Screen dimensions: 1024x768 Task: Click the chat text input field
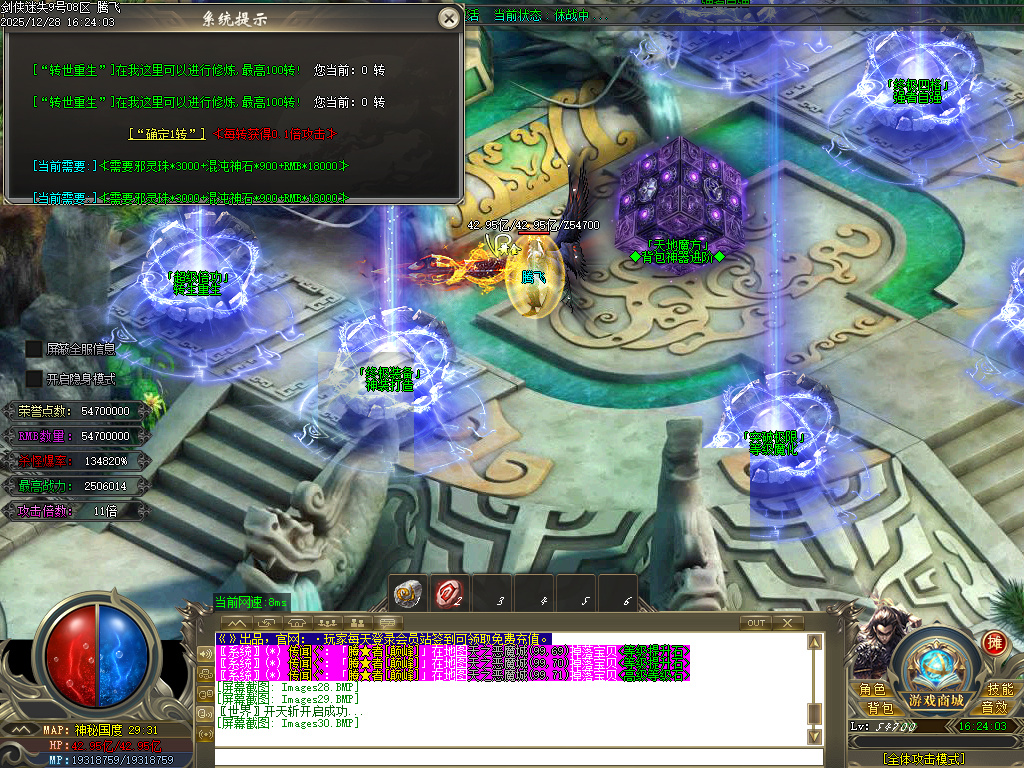(510, 757)
